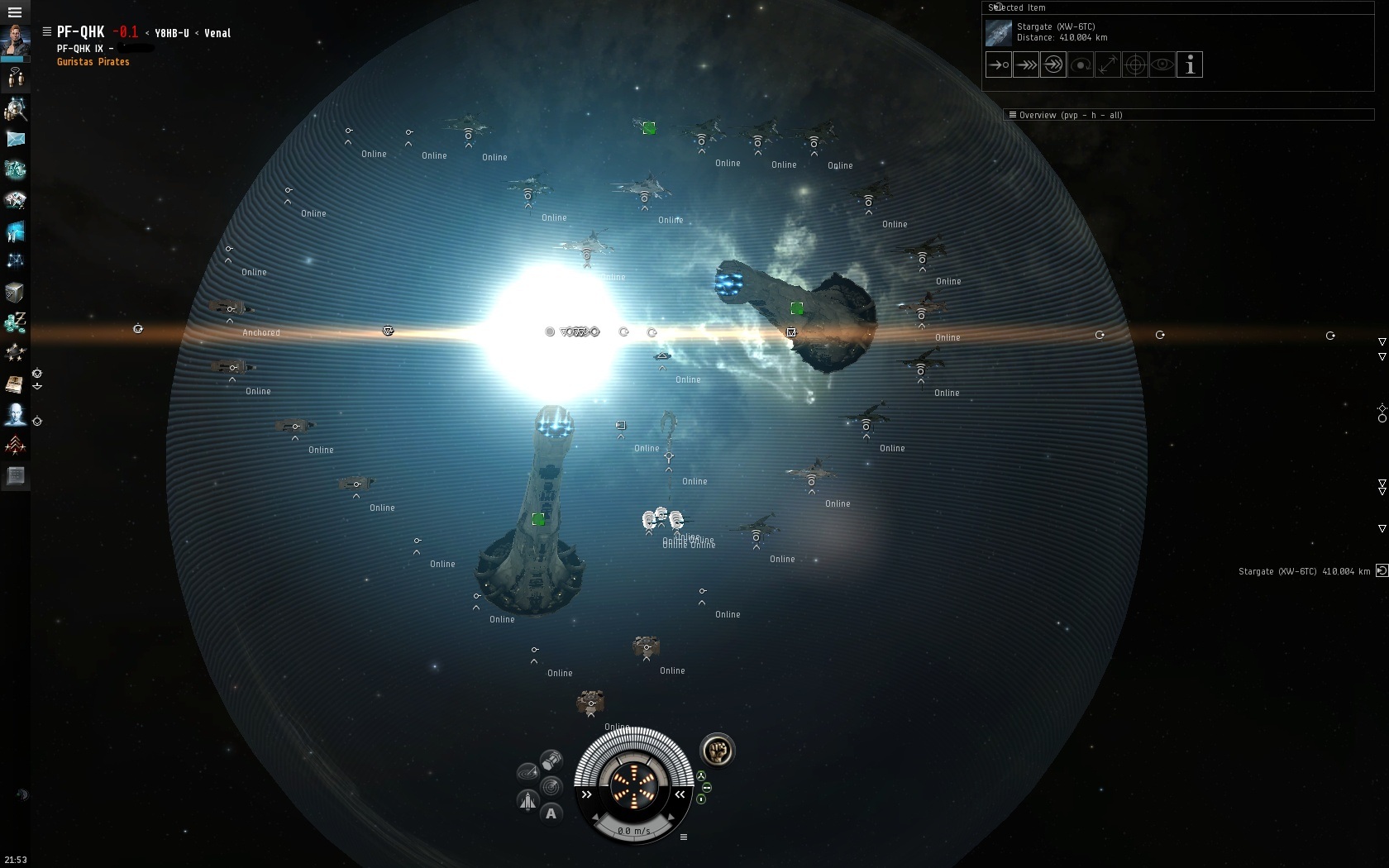Approach the selected Stargate

coord(999,64)
